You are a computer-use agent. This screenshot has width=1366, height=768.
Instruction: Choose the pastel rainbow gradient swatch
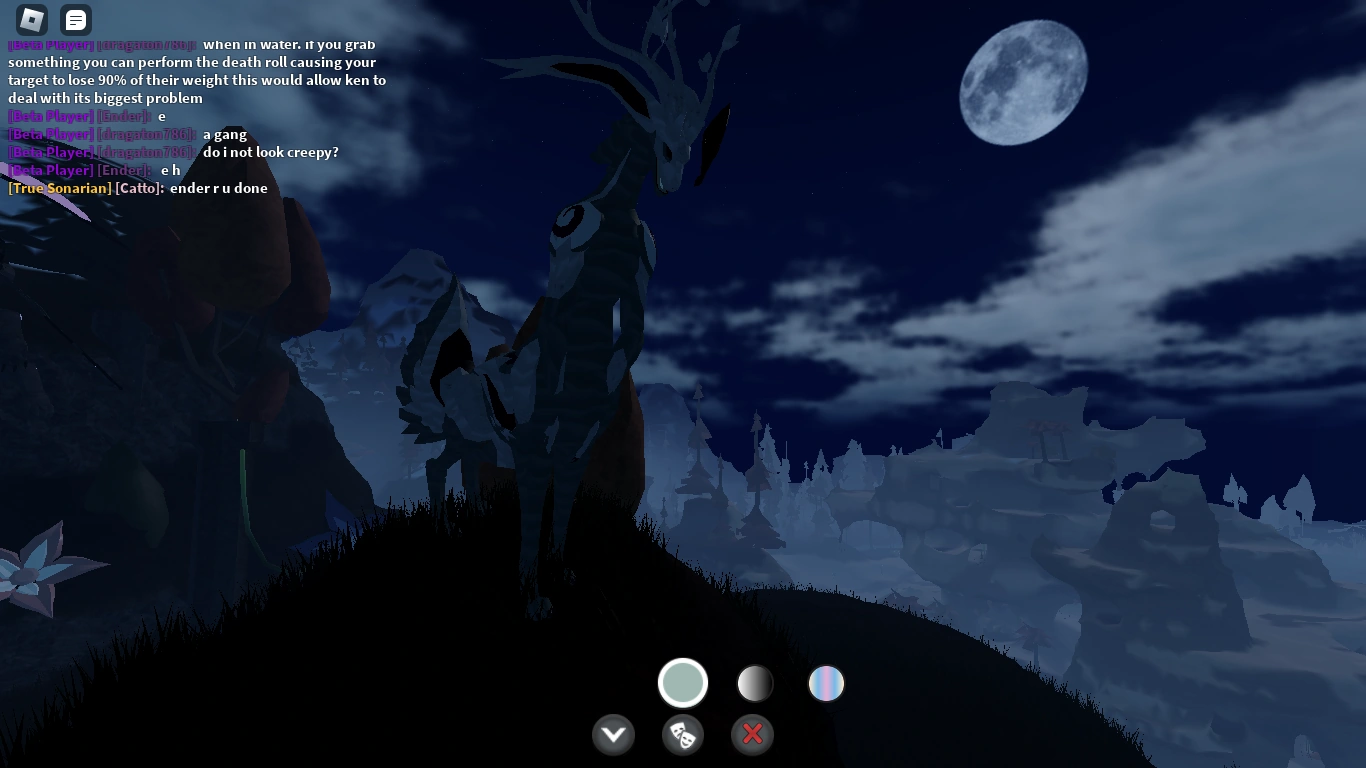[826, 683]
